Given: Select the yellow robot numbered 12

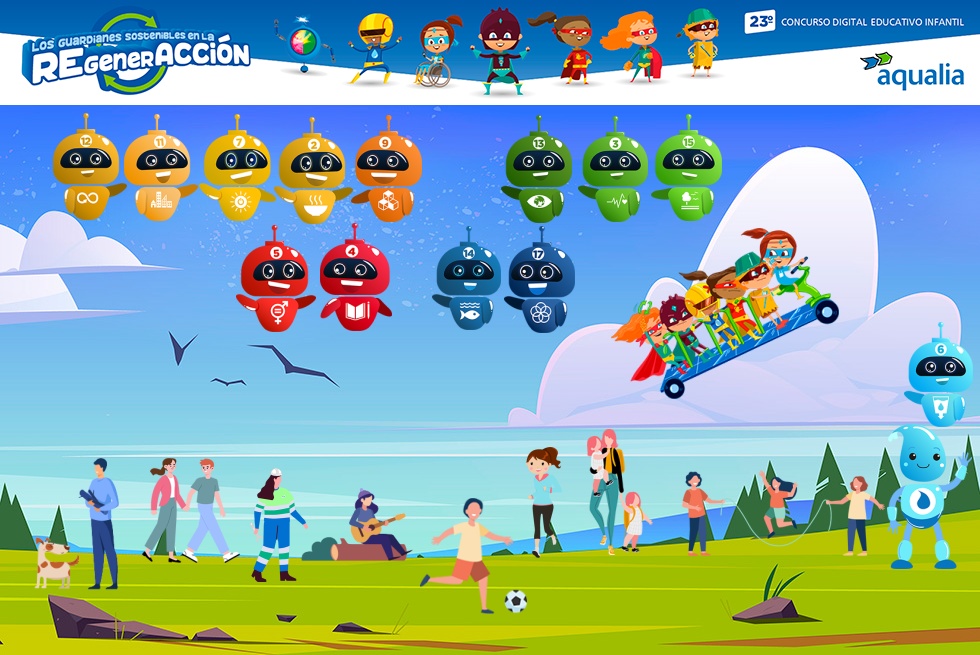Looking at the screenshot, I should 87,172.
